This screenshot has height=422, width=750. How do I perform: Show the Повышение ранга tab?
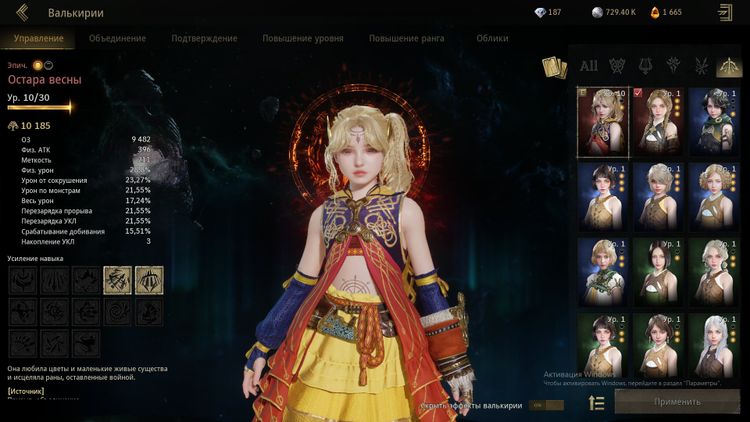coord(406,38)
